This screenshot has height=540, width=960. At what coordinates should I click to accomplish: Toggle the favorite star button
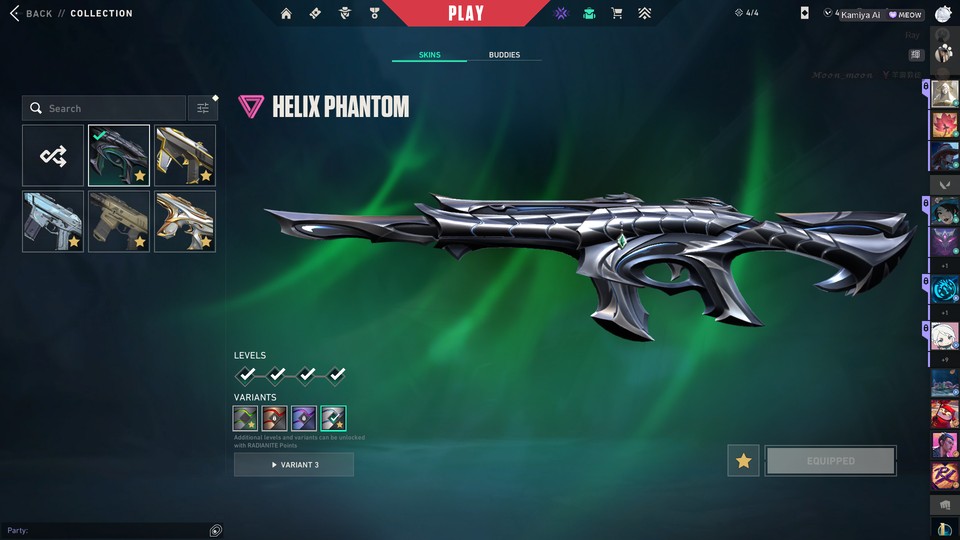743,461
